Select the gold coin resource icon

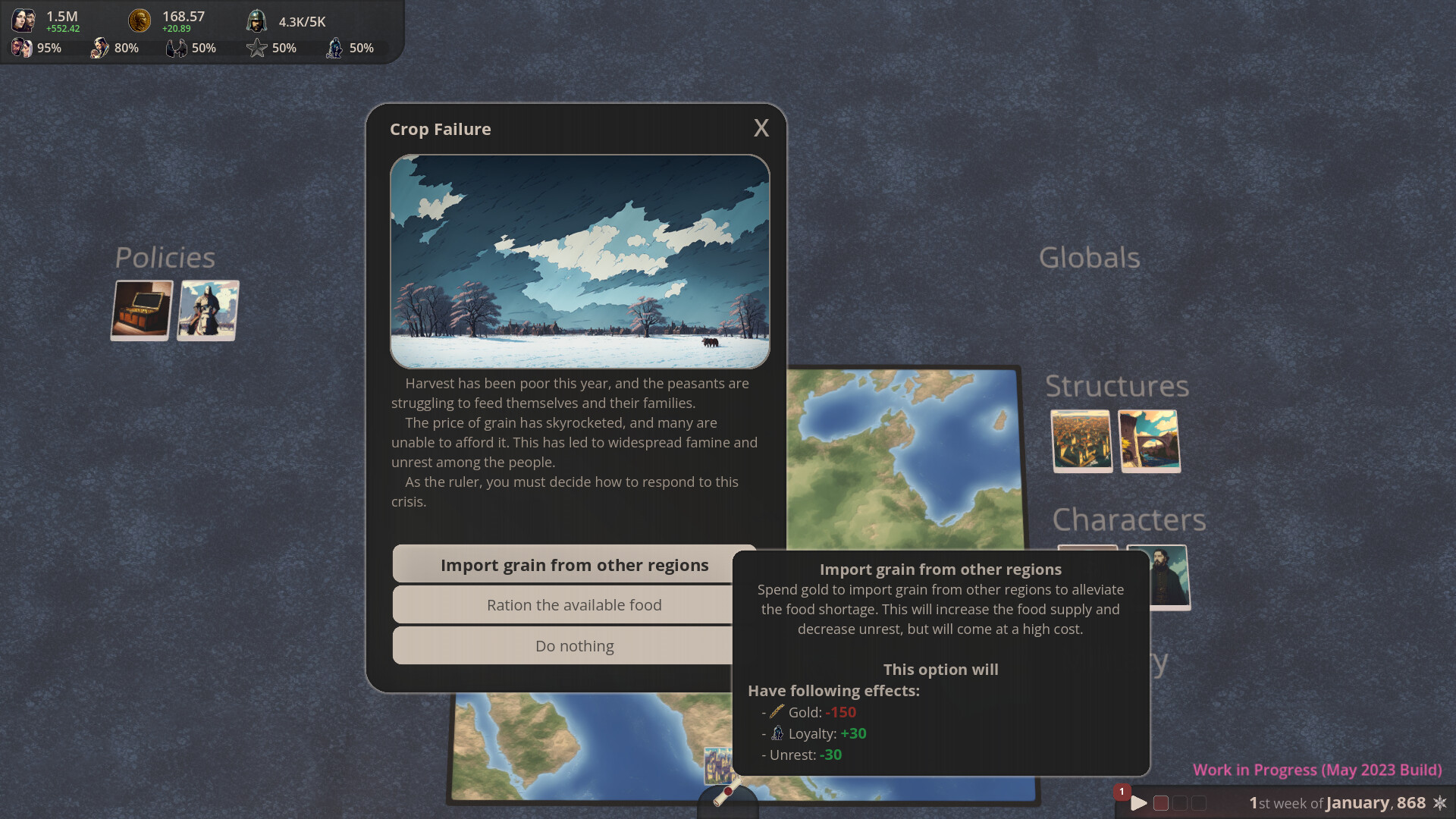tap(140, 20)
